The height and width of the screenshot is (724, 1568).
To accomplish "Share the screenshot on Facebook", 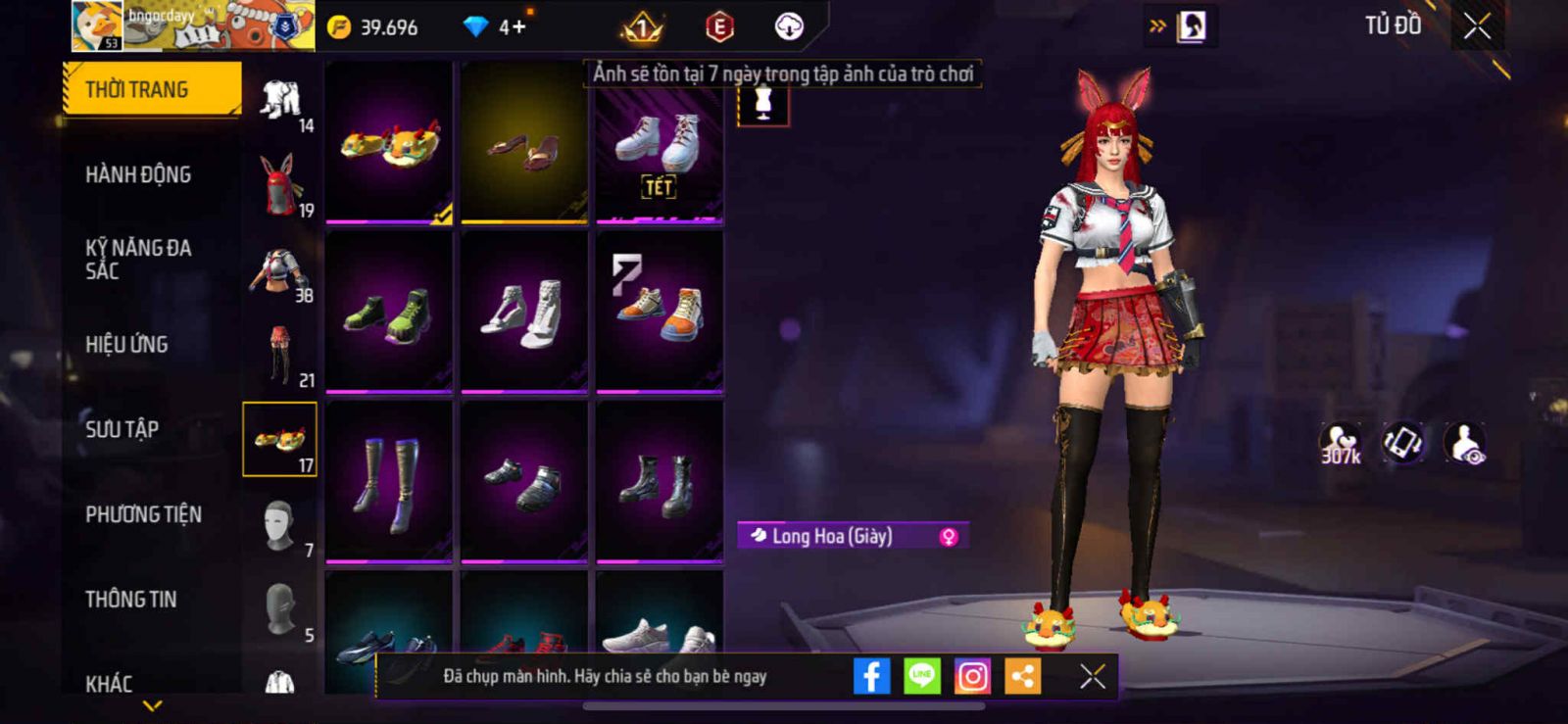I will tap(871, 676).
